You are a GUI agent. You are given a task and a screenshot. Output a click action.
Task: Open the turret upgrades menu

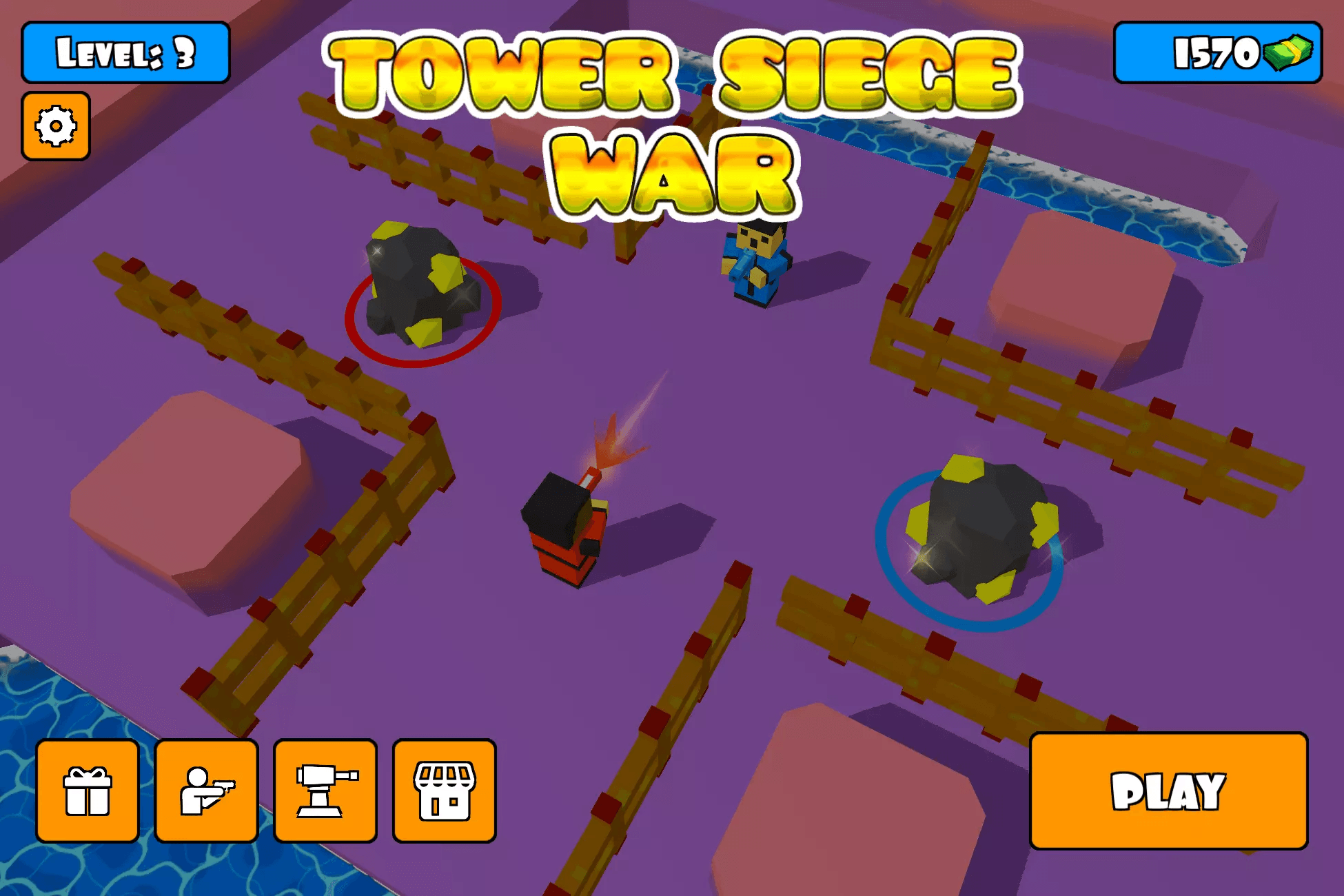pos(325,791)
